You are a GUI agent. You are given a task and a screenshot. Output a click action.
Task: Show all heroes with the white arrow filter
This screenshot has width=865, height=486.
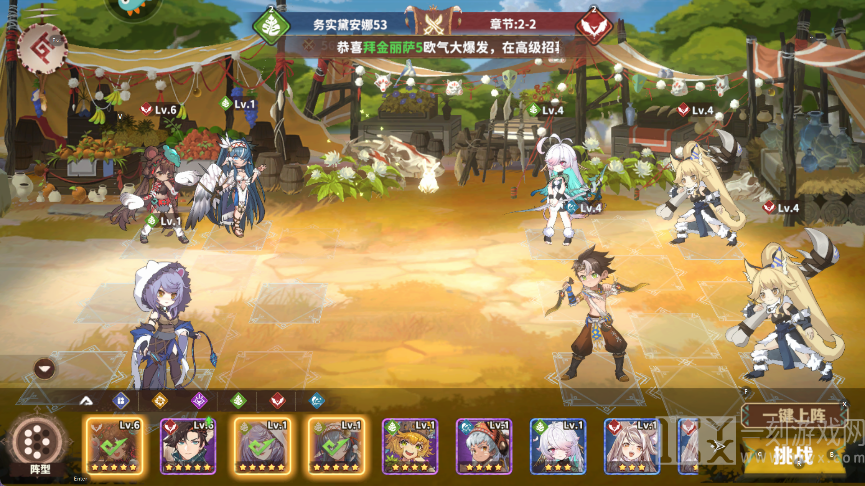point(85,401)
